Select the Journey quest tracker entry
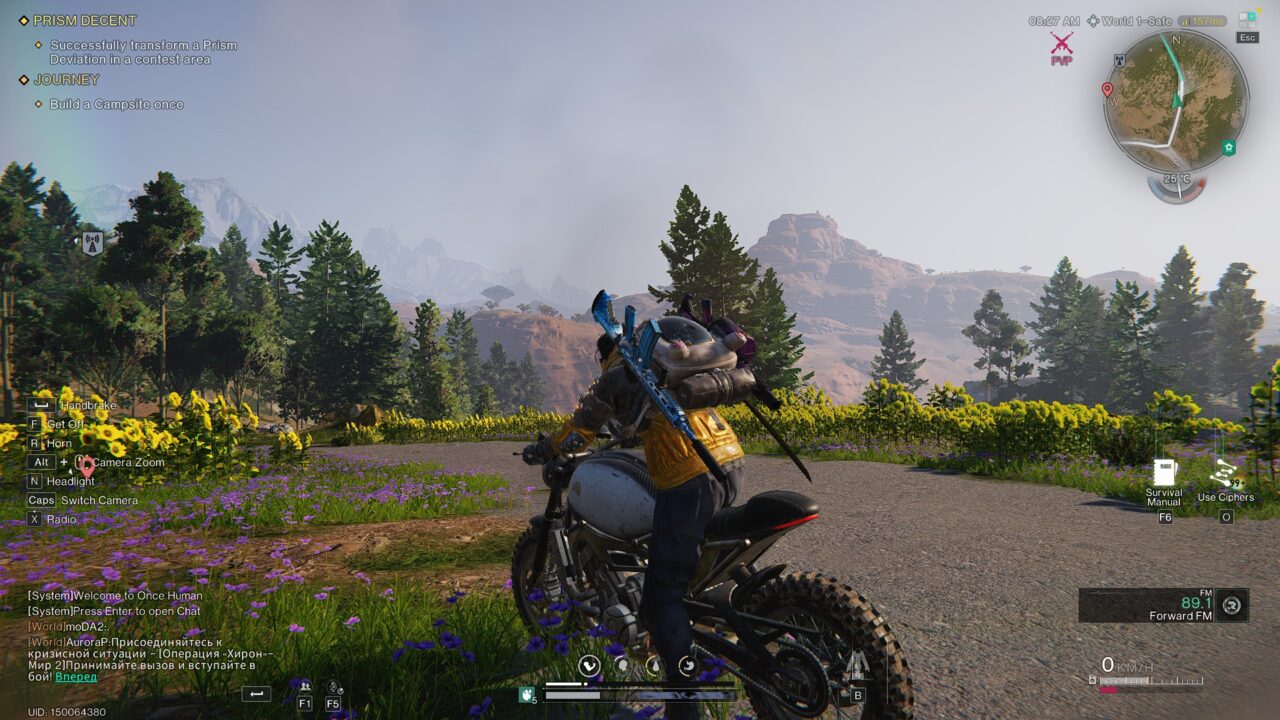The height and width of the screenshot is (720, 1280). click(x=66, y=80)
